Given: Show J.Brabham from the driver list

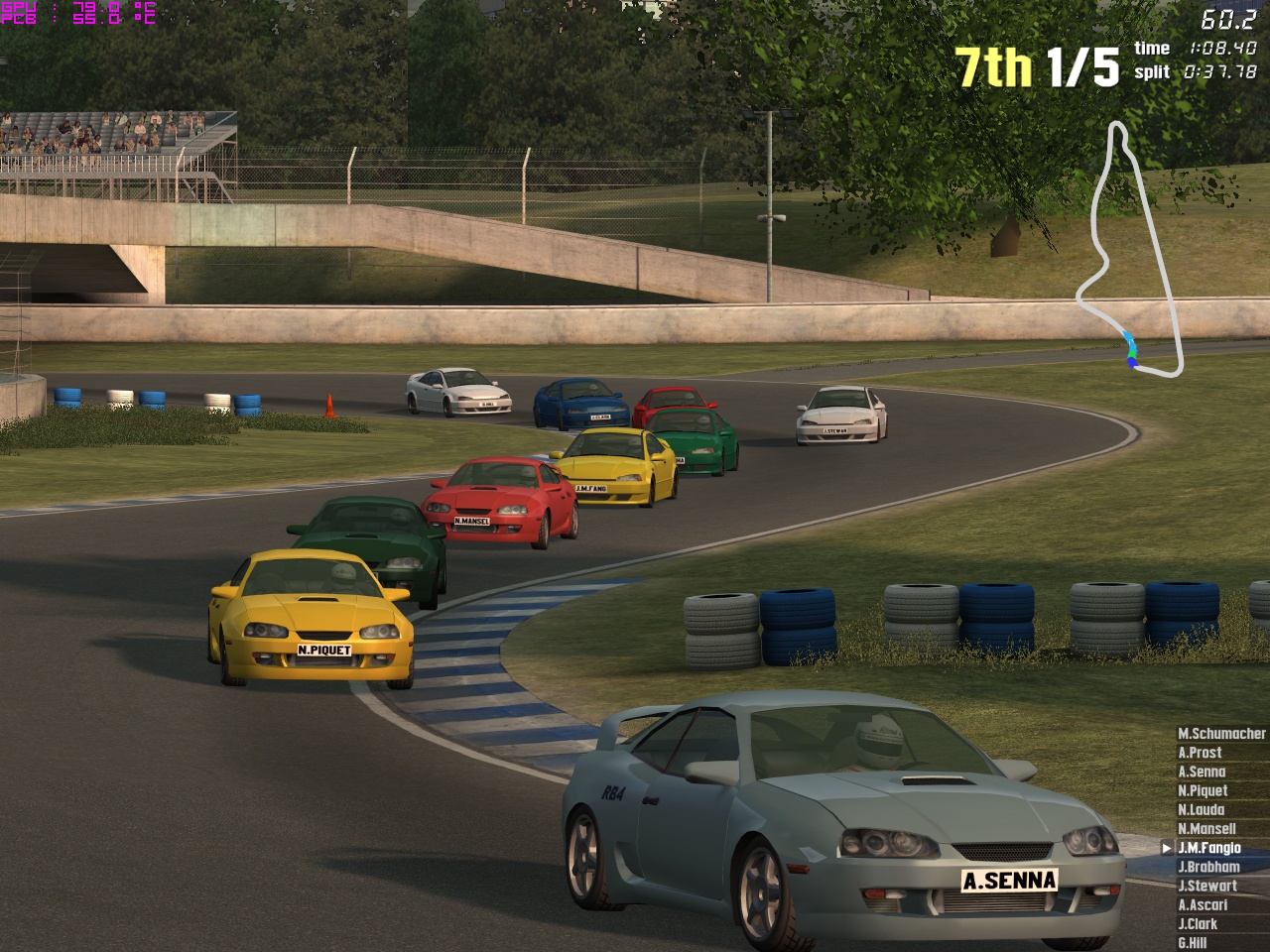Looking at the screenshot, I should tap(1208, 867).
